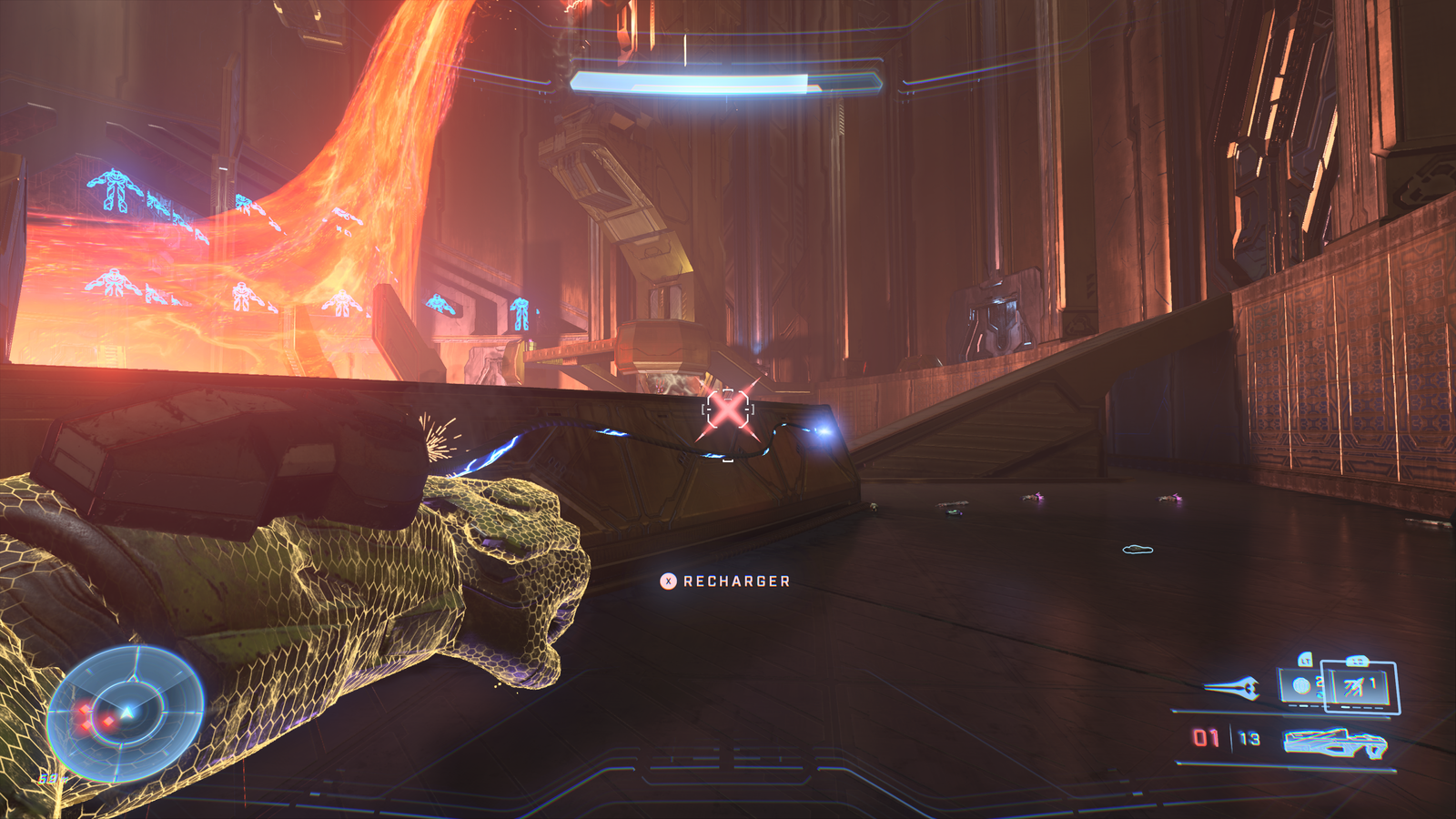The width and height of the screenshot is (1456, 819).
Task: Click a hologram Grunt figure on the left wall
Action: click(114, 191)
